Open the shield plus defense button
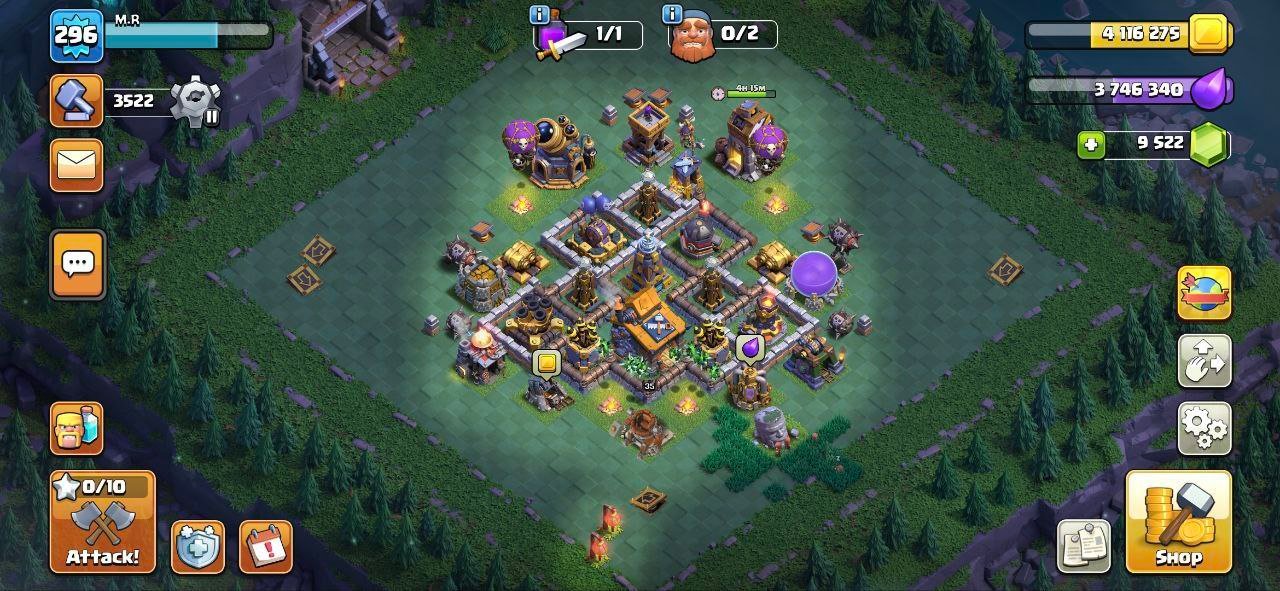This screenshot has height=591, width=1280. [197, 547]
